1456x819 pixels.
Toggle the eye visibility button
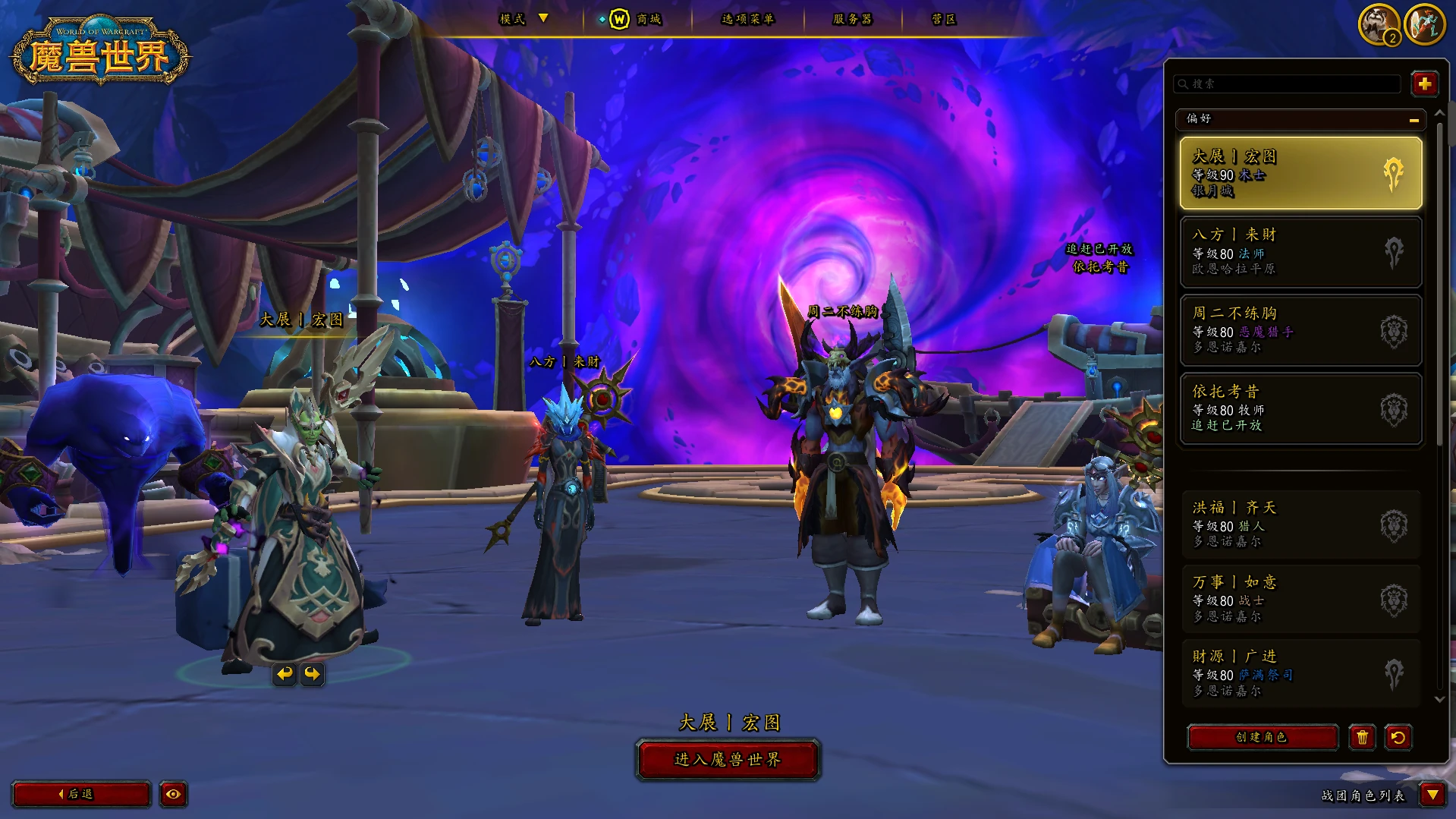173,794
